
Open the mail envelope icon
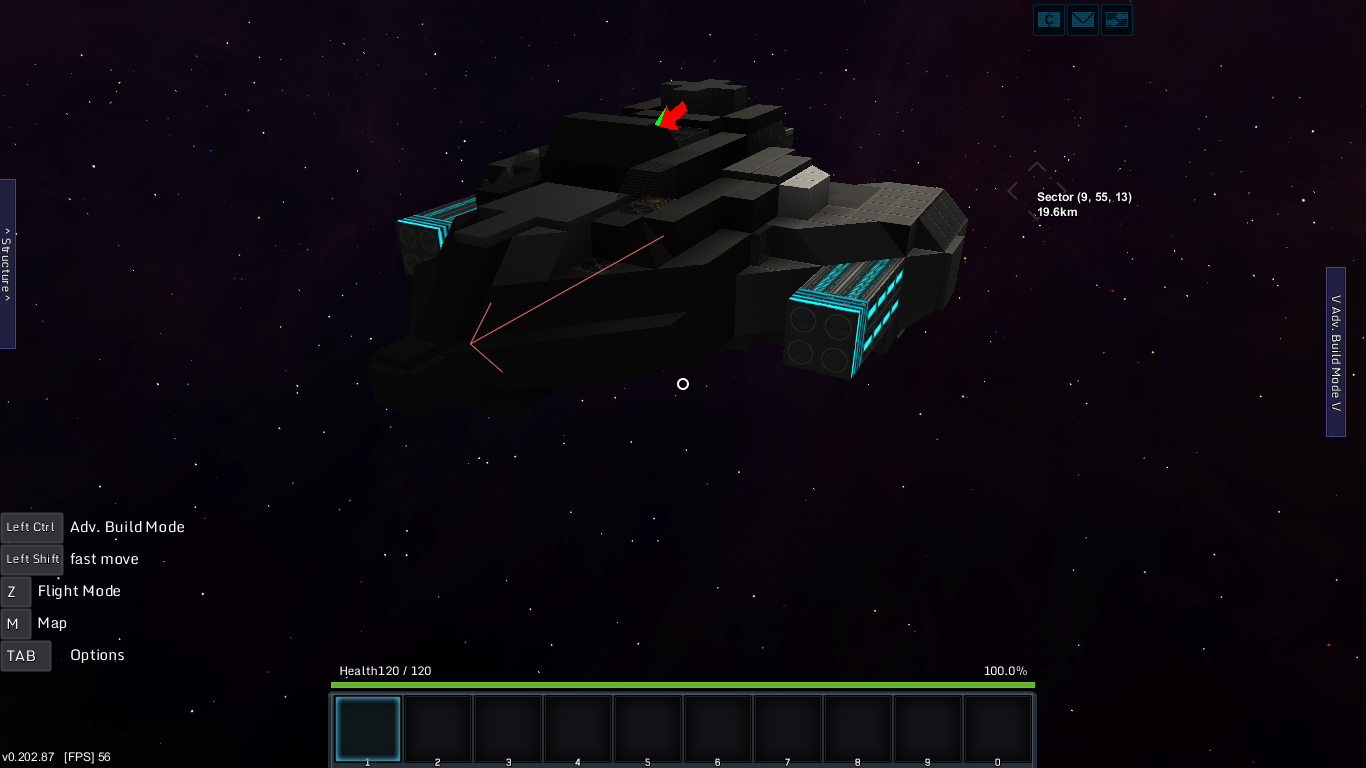click(x=1082, y=19)
